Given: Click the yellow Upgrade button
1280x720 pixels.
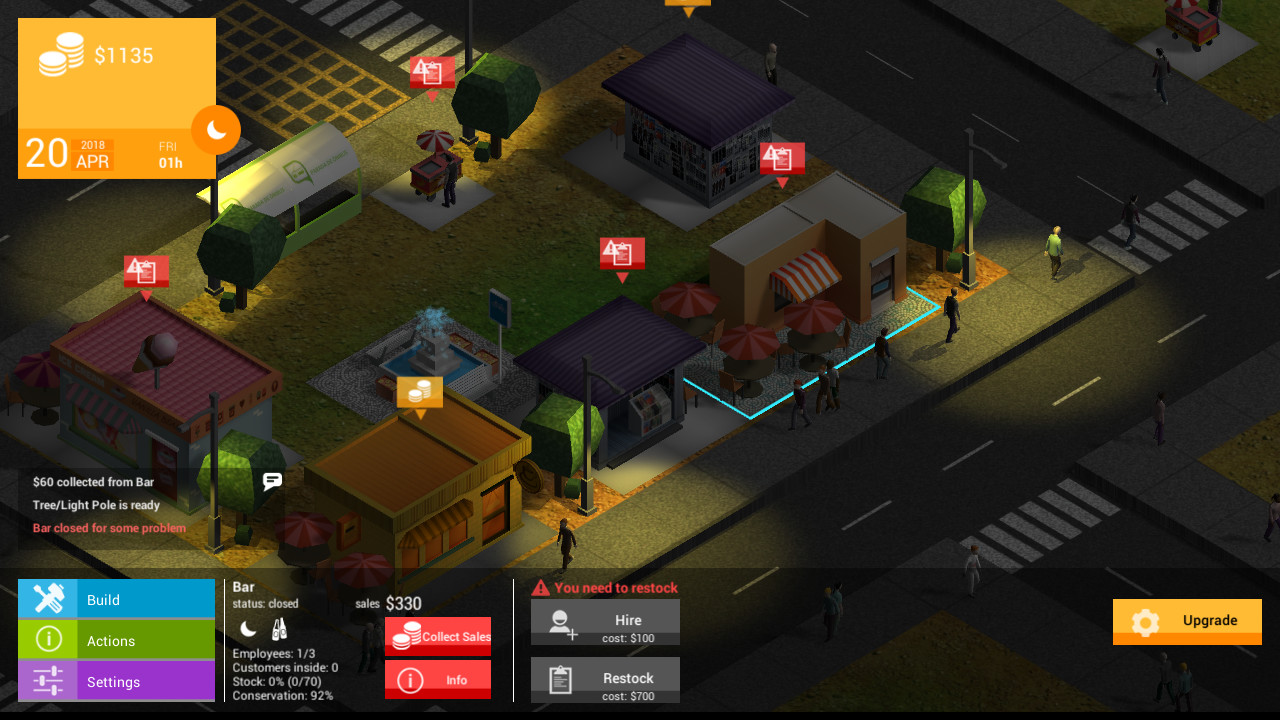Looking at the screenshot, I should point(1187,621).
